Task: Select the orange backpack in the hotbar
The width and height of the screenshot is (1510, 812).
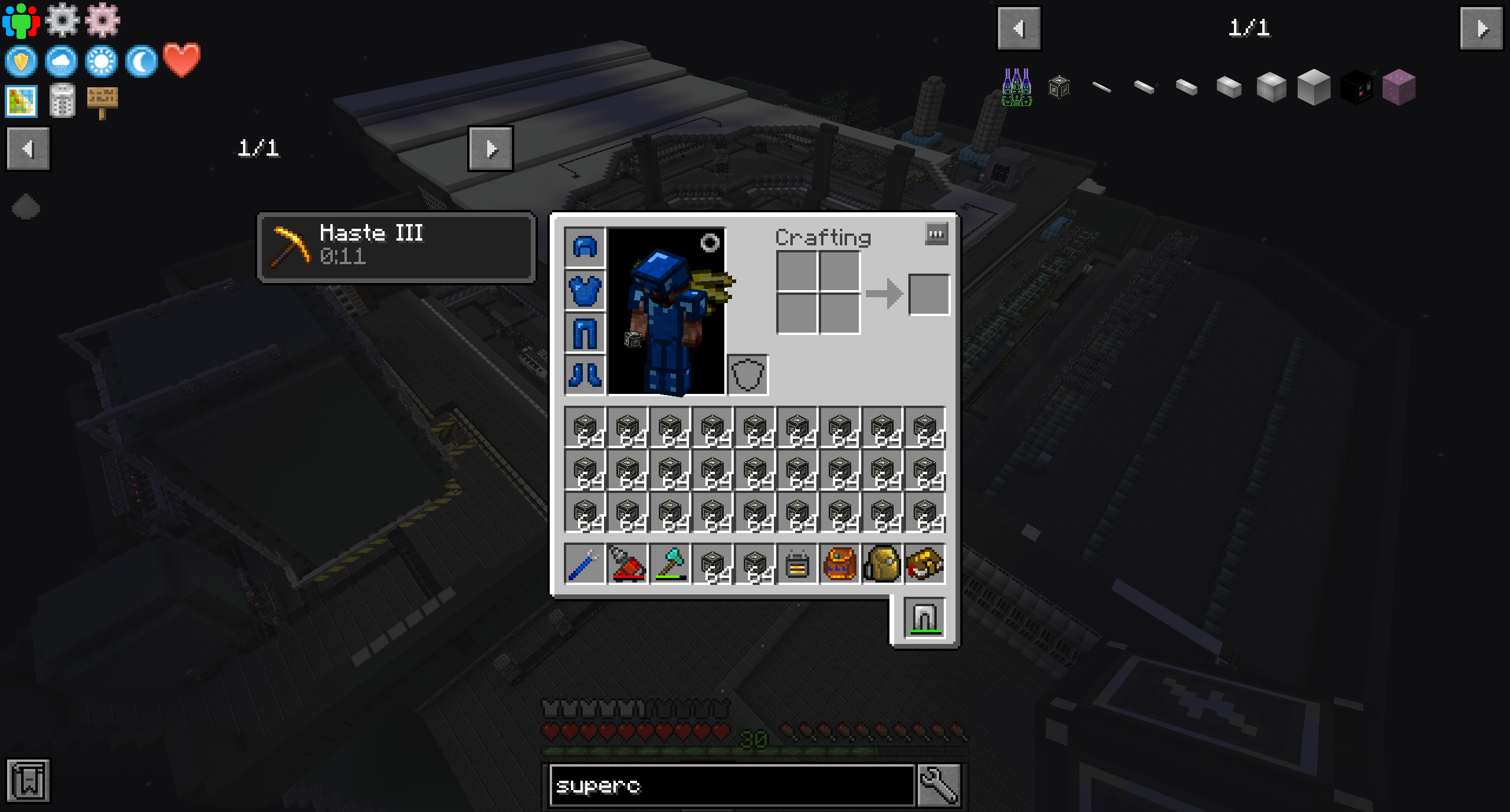Action: [x=839, y=564]
